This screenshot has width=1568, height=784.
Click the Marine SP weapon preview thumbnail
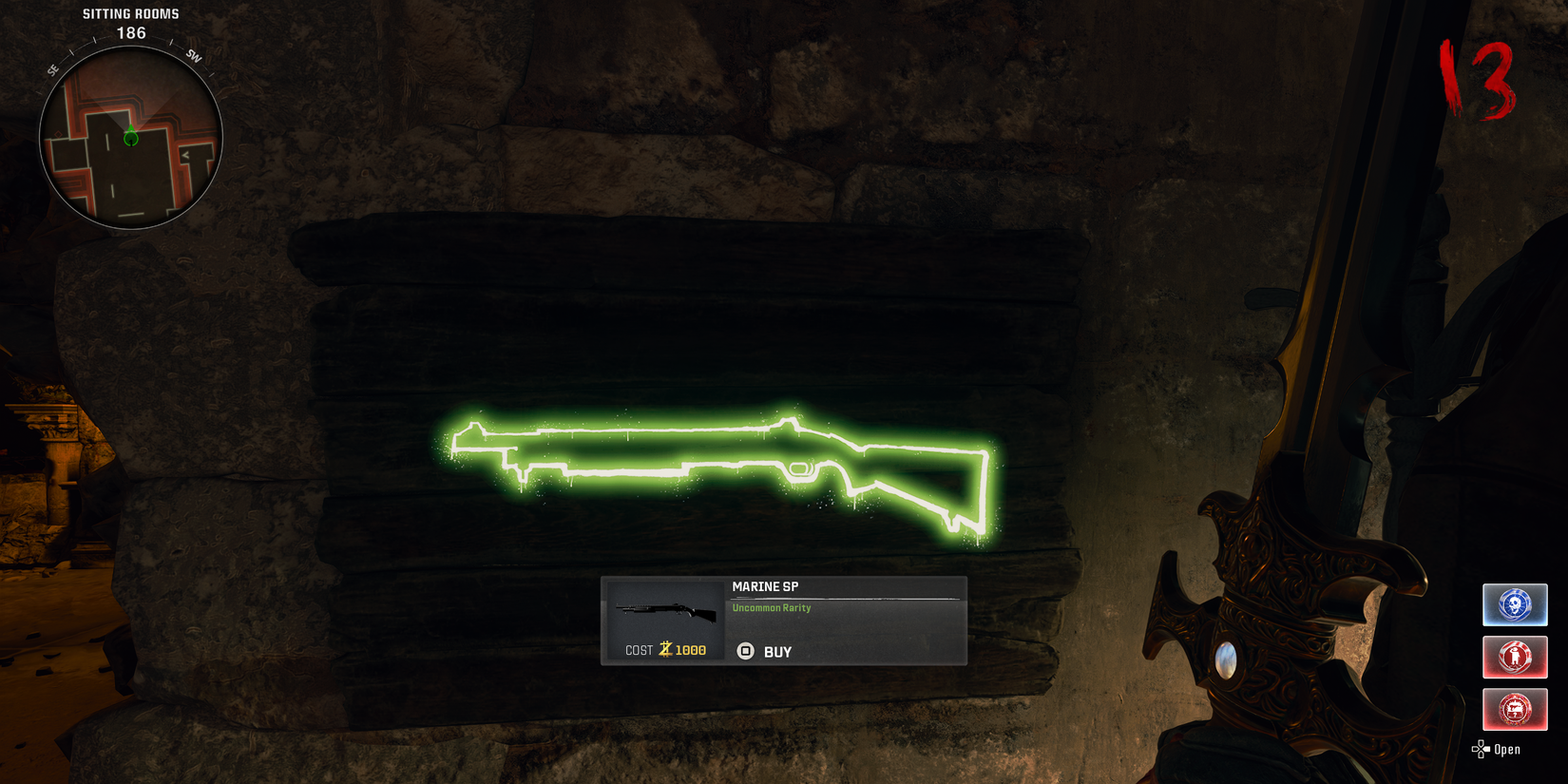665,612
